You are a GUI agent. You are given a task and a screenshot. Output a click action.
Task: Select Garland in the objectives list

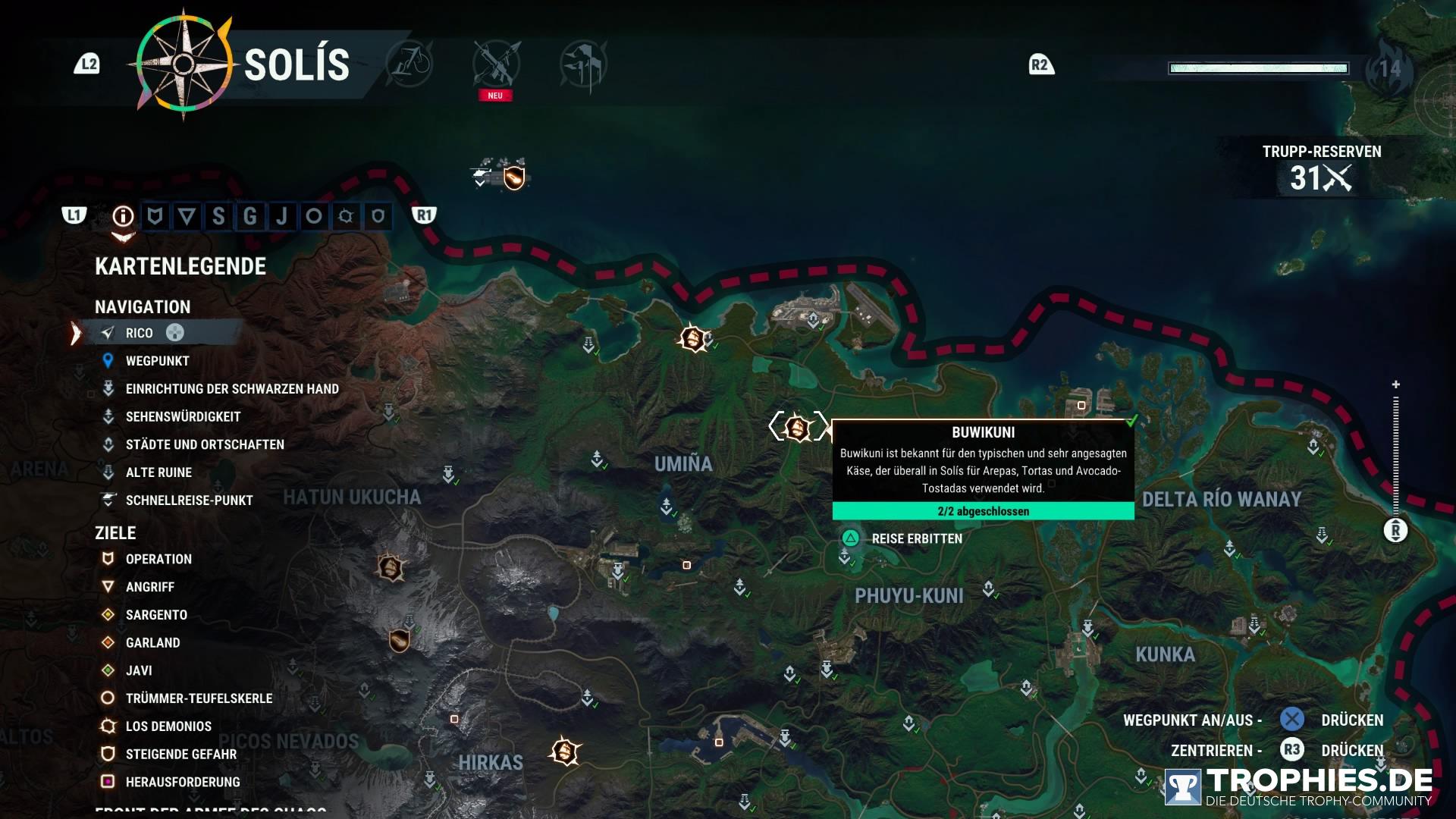[x=152, y=643]
